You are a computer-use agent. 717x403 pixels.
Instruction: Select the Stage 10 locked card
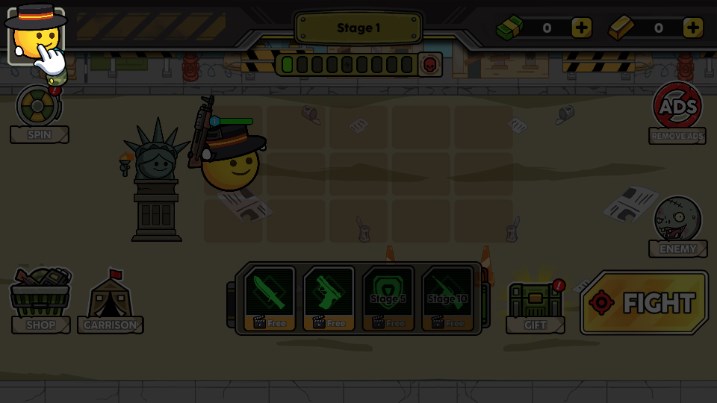point(446,297)
